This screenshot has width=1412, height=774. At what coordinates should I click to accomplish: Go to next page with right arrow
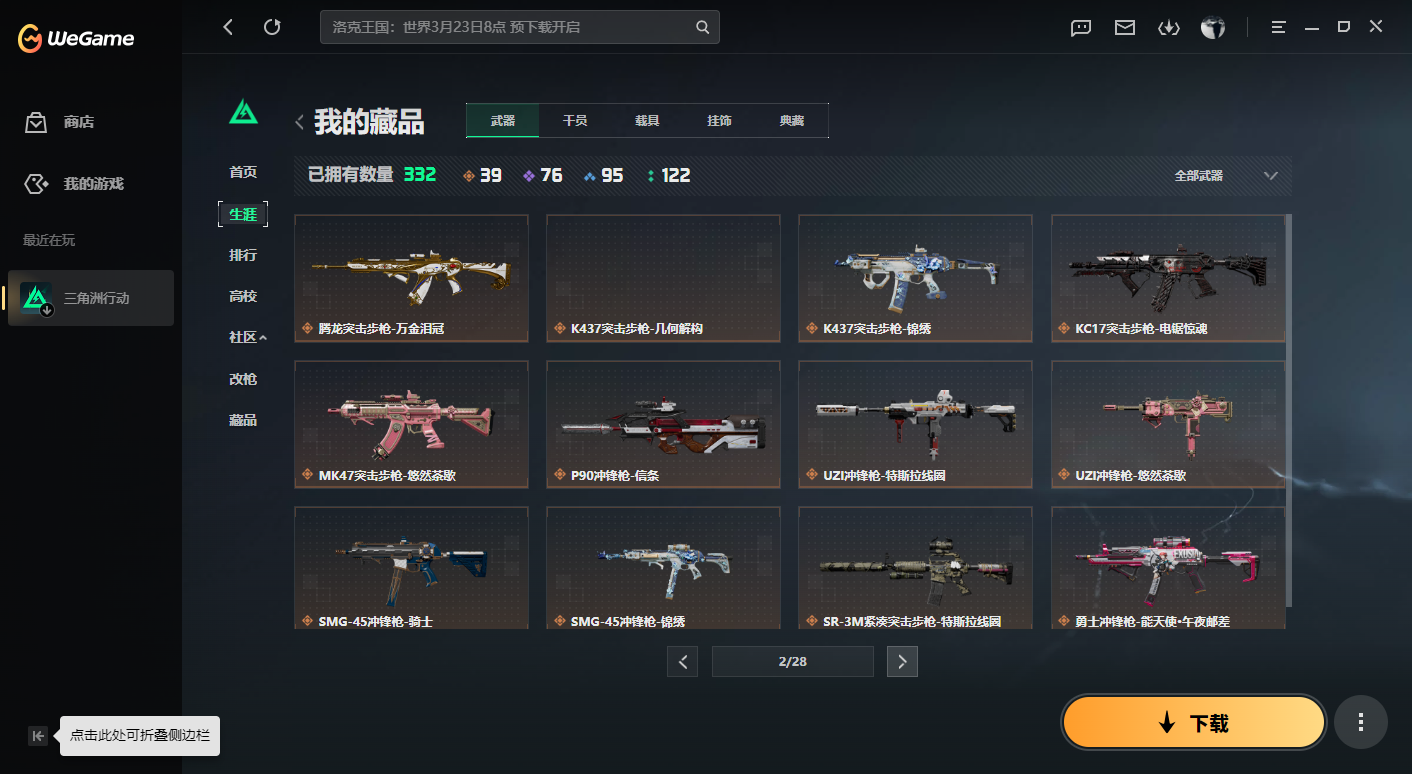click(x=902, y=661)
